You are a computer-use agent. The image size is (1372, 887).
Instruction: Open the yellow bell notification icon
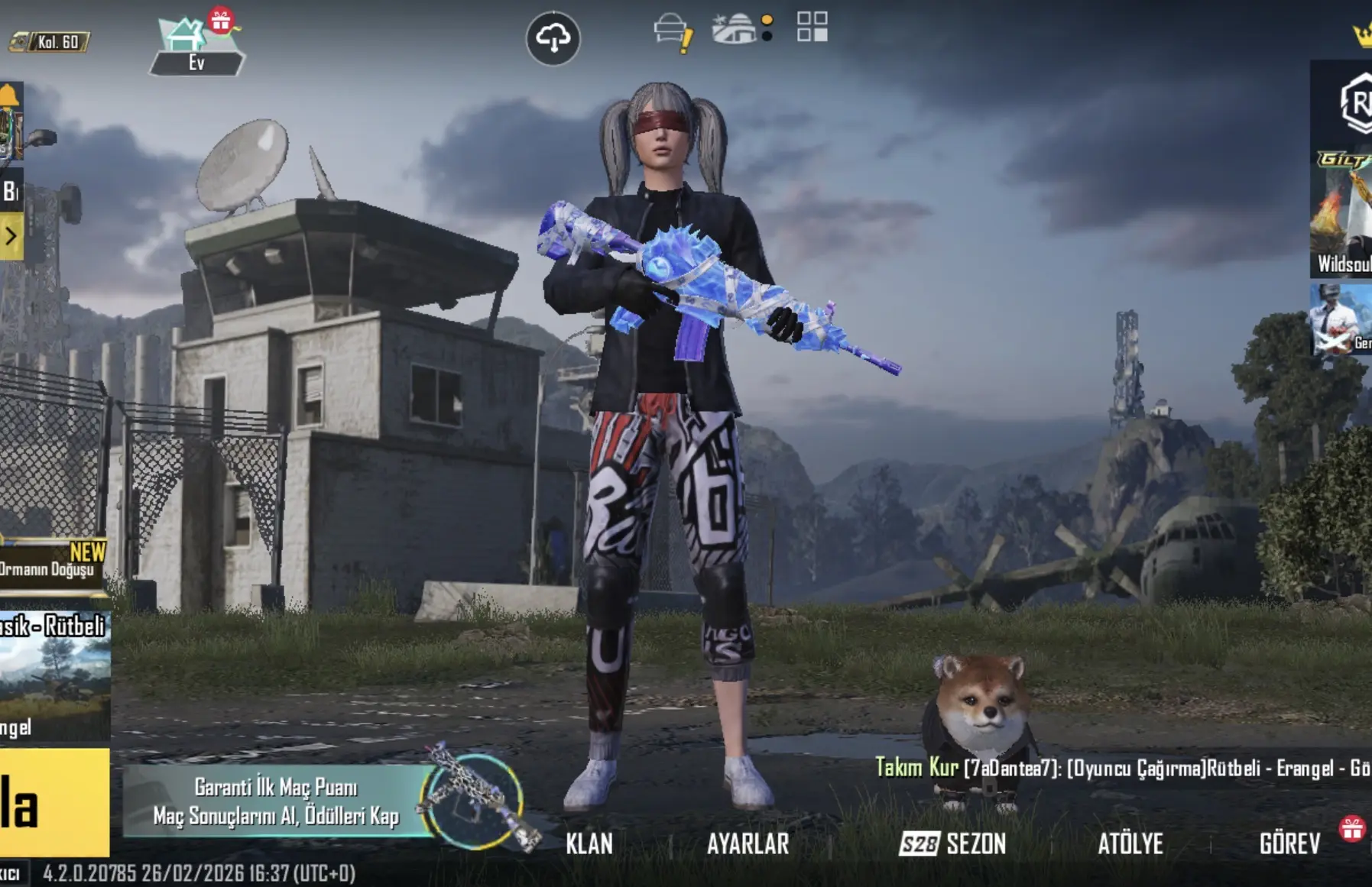click(9, 95)
